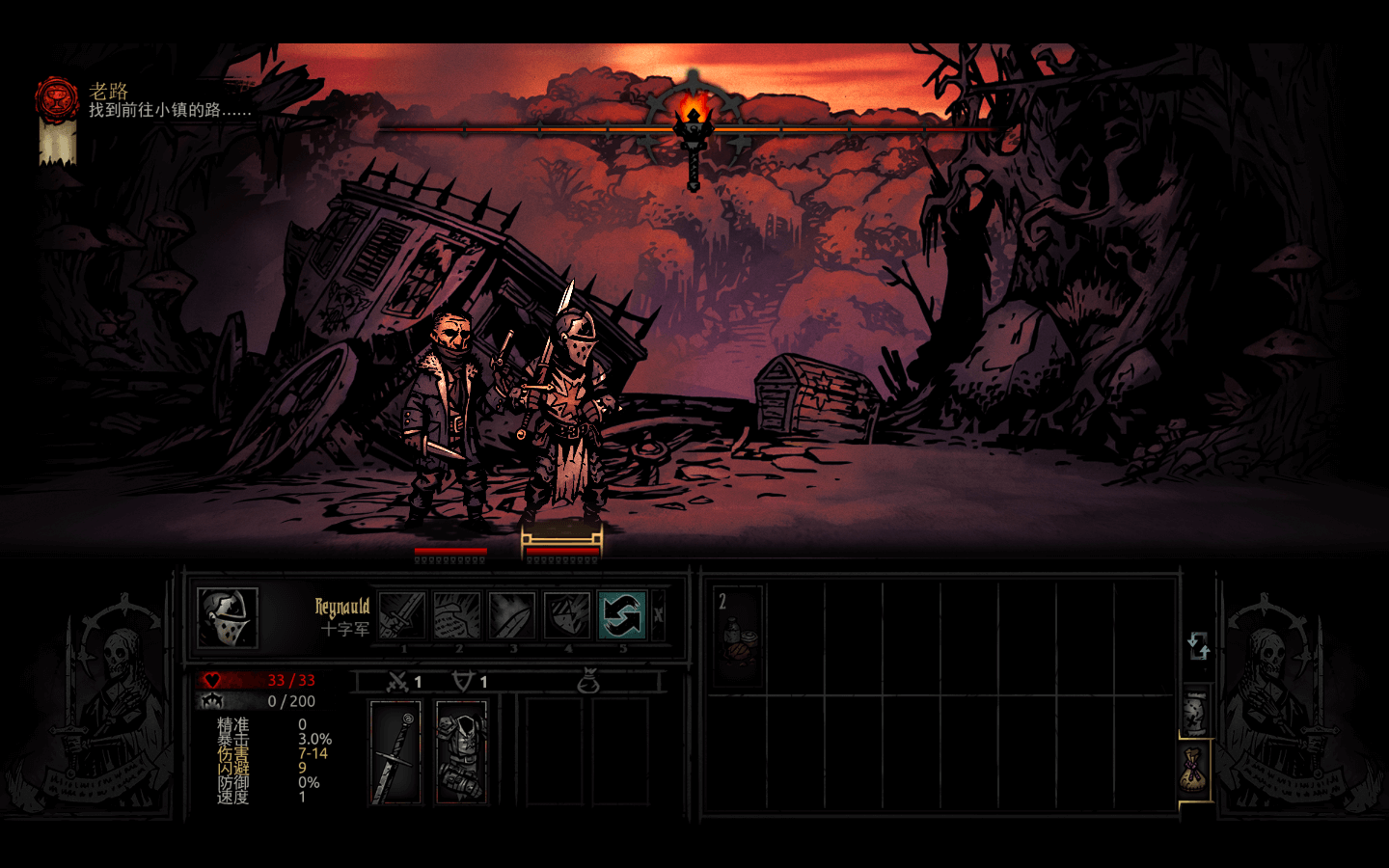The height and width of the screenshot is (868, 1389).
Task: Click the teal arrows inventory sort button
Action: pos(1198,645)
